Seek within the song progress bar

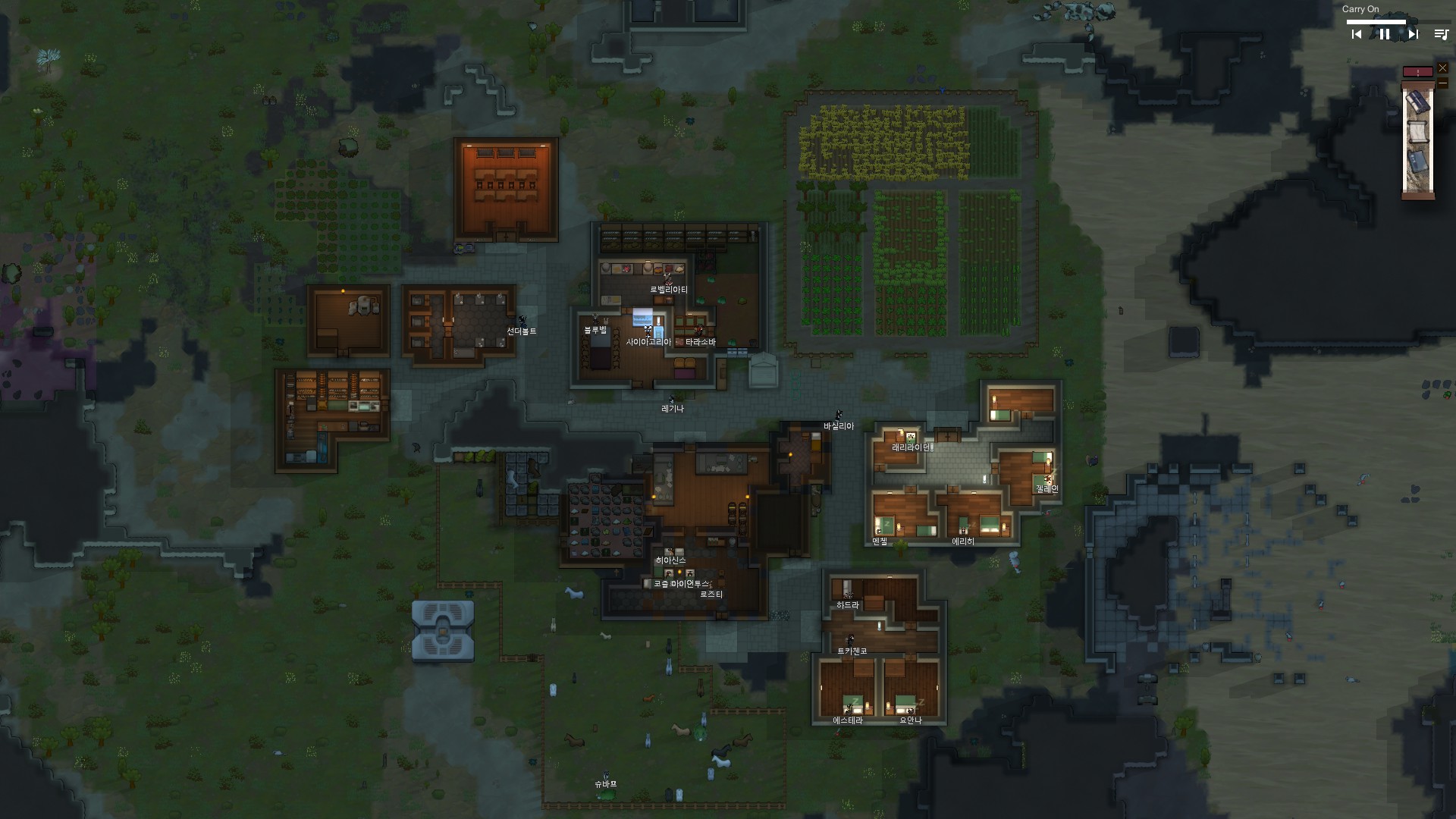pos(1376,22)
